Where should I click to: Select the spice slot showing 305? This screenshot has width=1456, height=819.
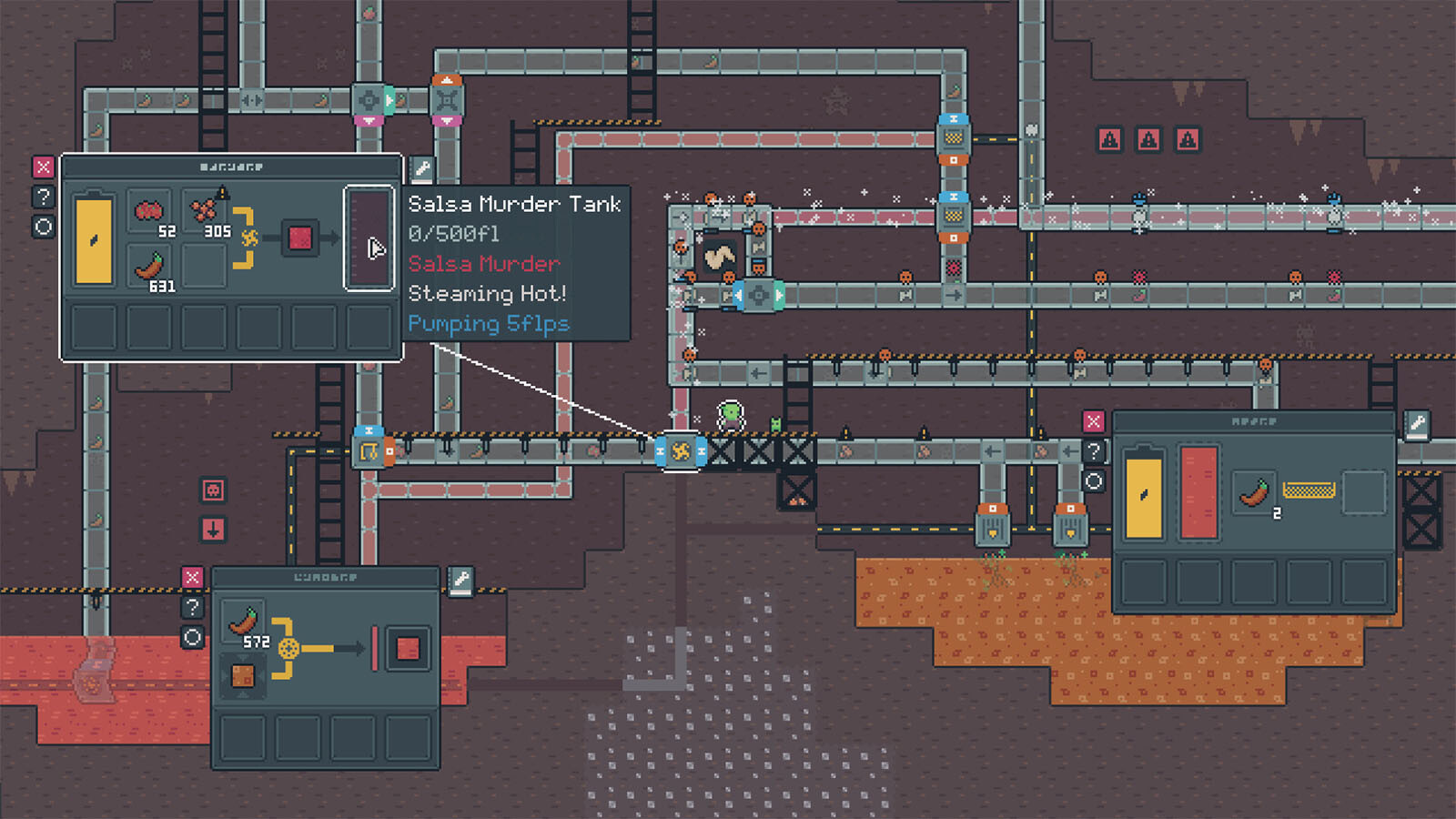point(205,212)
